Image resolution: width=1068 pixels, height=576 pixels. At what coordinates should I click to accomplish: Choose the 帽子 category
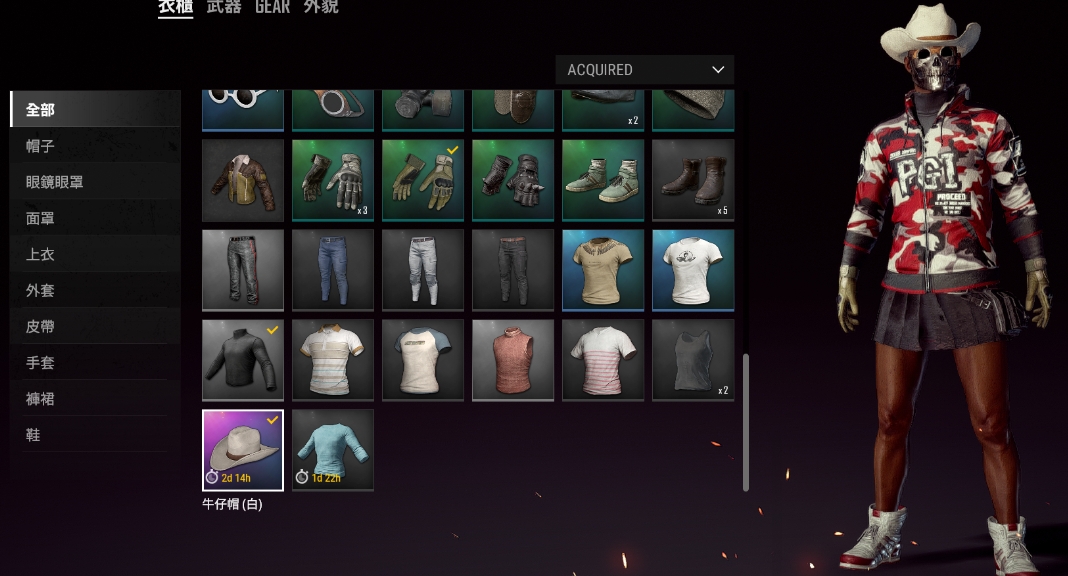pyautogui.click(x=41, y=146)
